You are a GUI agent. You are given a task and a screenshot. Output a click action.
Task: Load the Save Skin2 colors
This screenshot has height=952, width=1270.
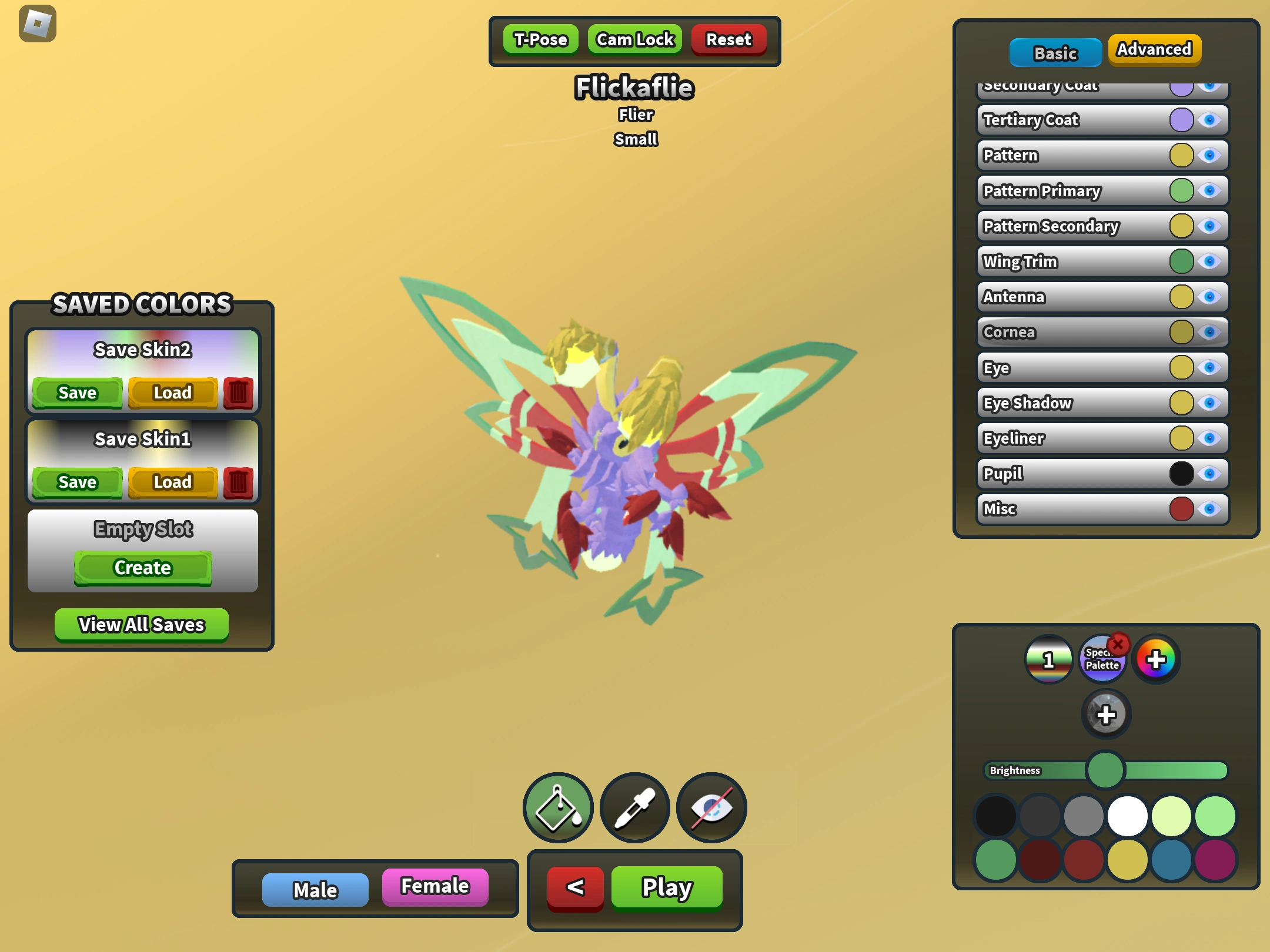172,393
